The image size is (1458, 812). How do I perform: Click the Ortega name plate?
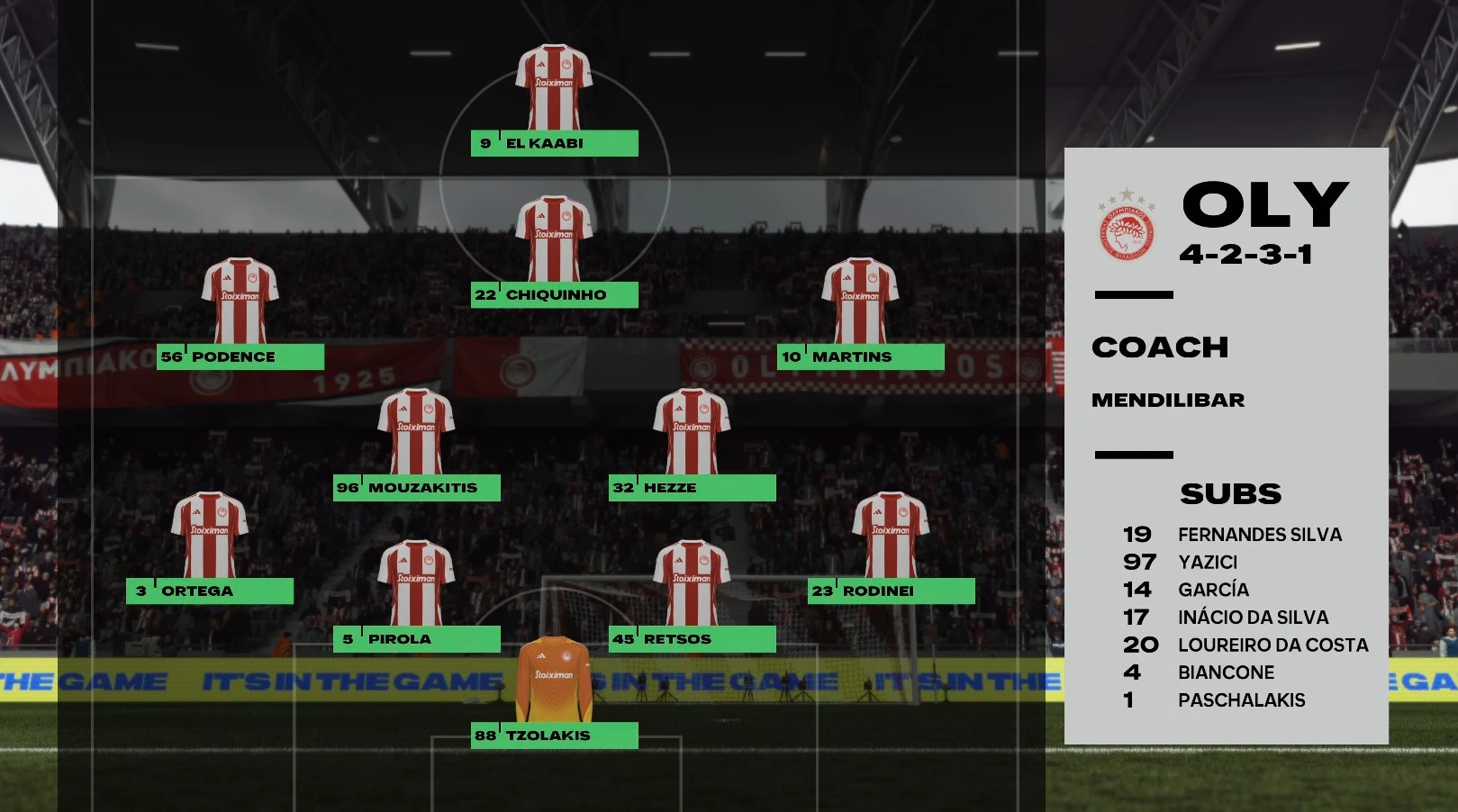point(212,591)
